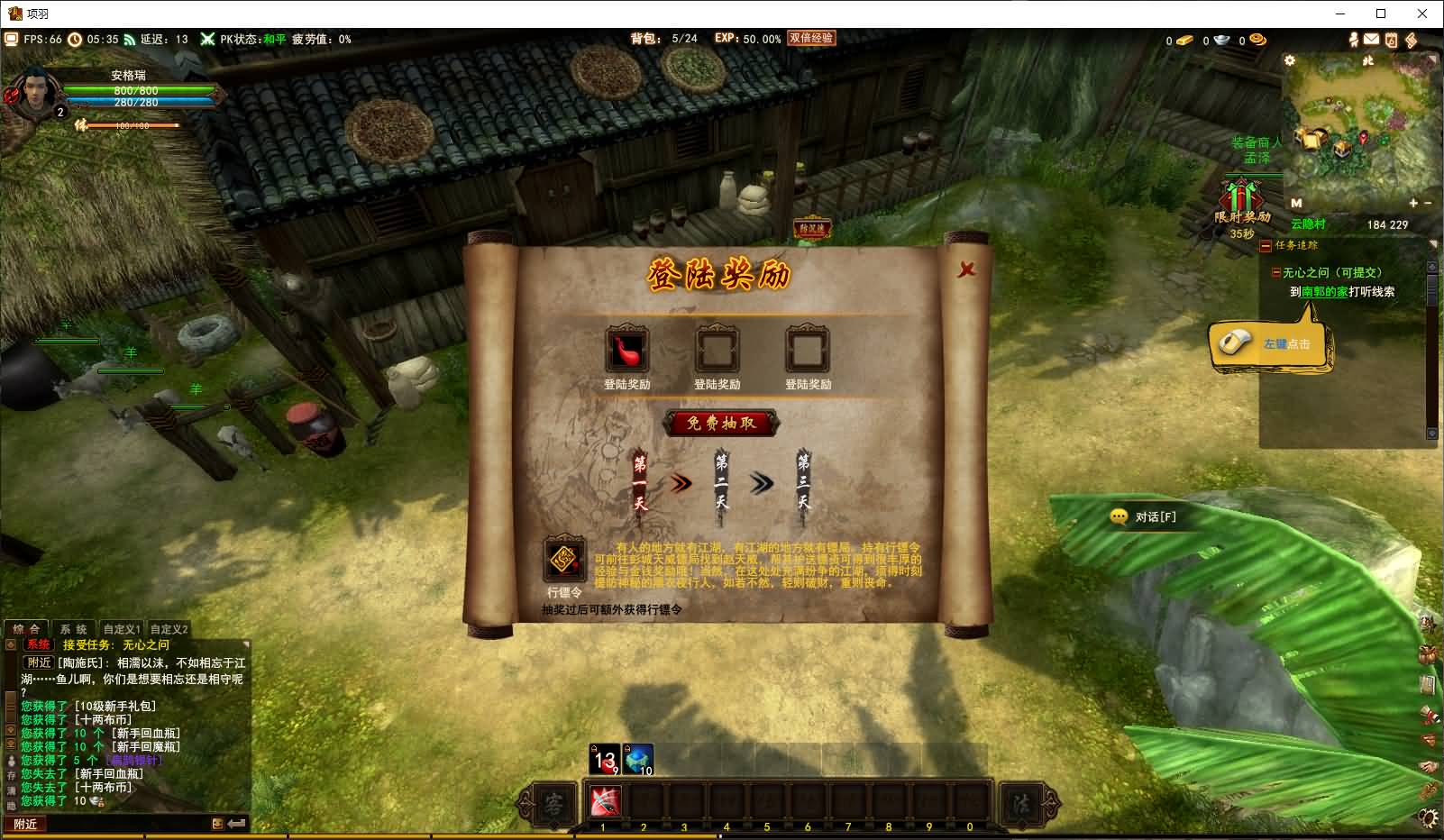Open the chat emoji picker
The width and height of the screenshot is (1444, 840).
point(217,824)
